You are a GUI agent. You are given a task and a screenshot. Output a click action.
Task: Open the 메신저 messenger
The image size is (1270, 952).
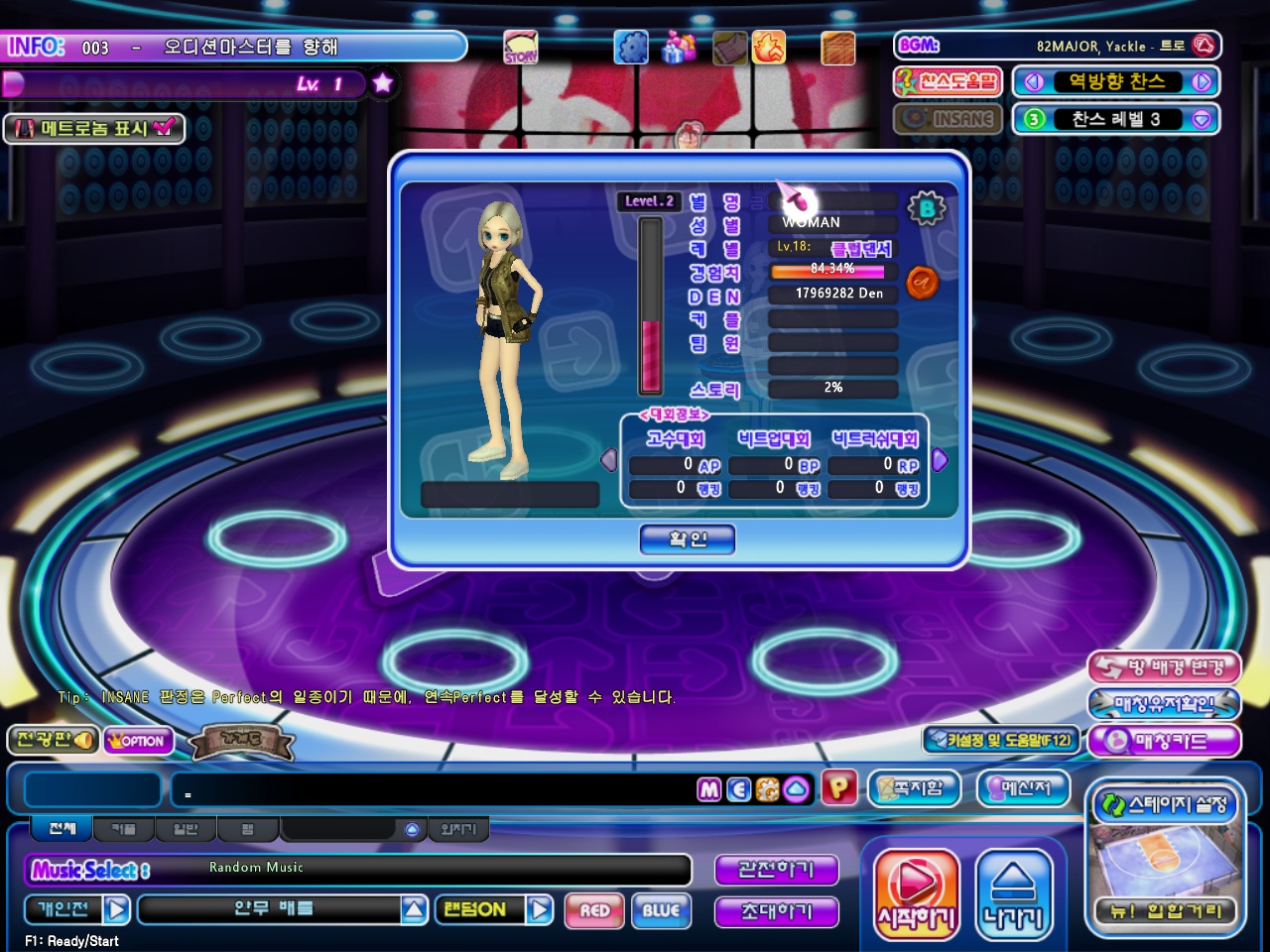click(x=1025, y=788)
